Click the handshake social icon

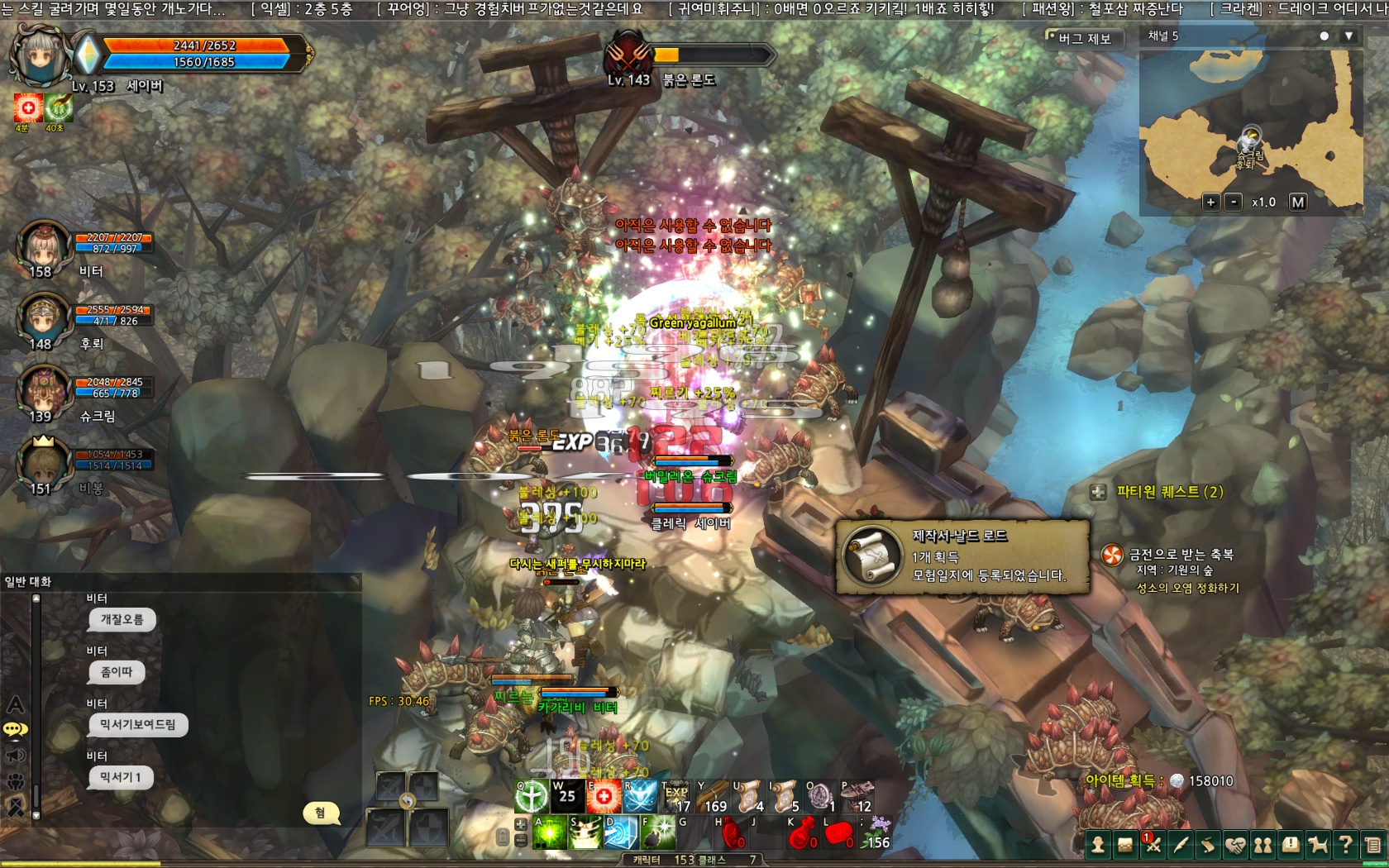(x=1238, y=846)
